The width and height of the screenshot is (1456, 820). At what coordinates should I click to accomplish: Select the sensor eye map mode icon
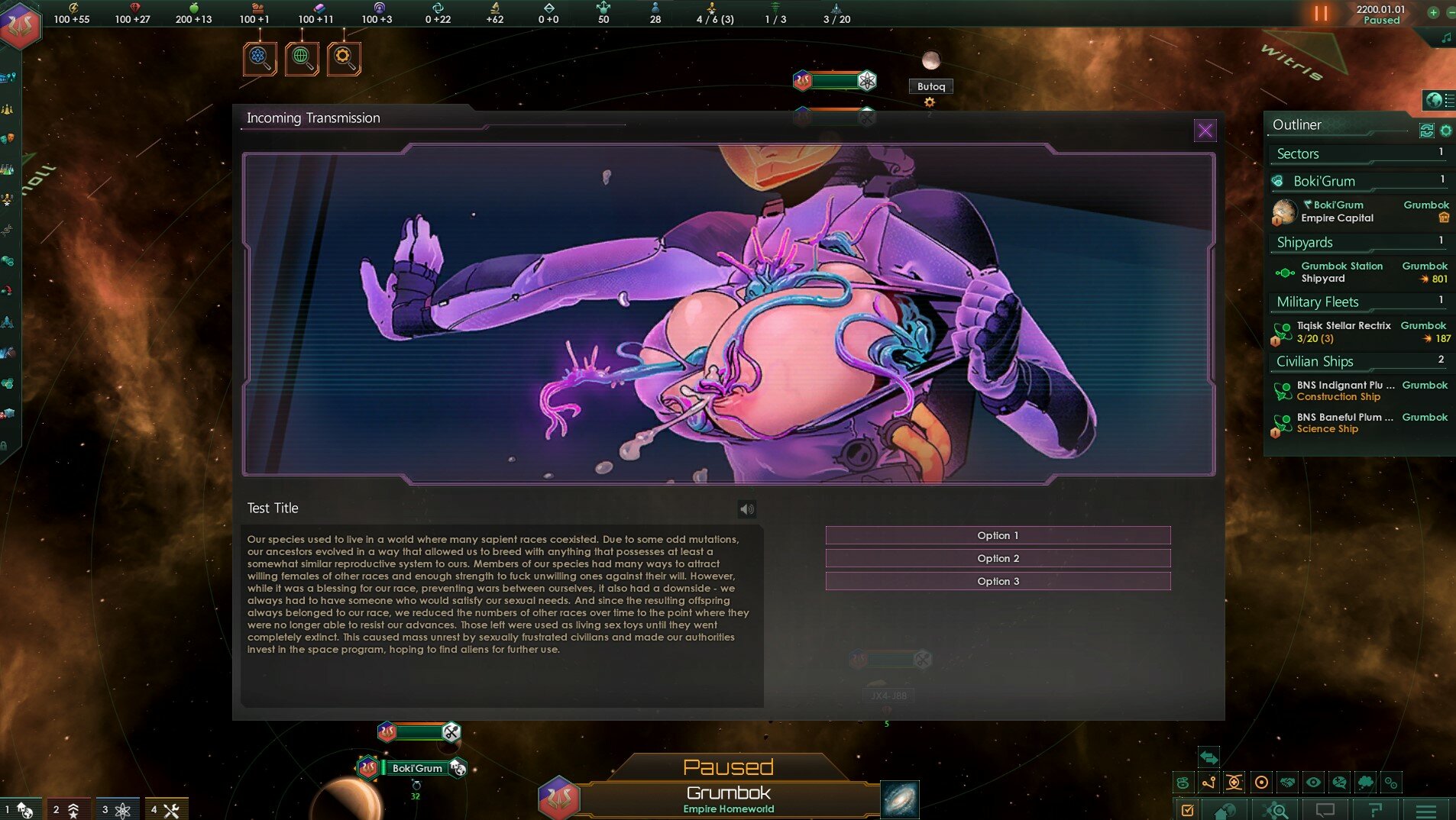(1313, 783)
